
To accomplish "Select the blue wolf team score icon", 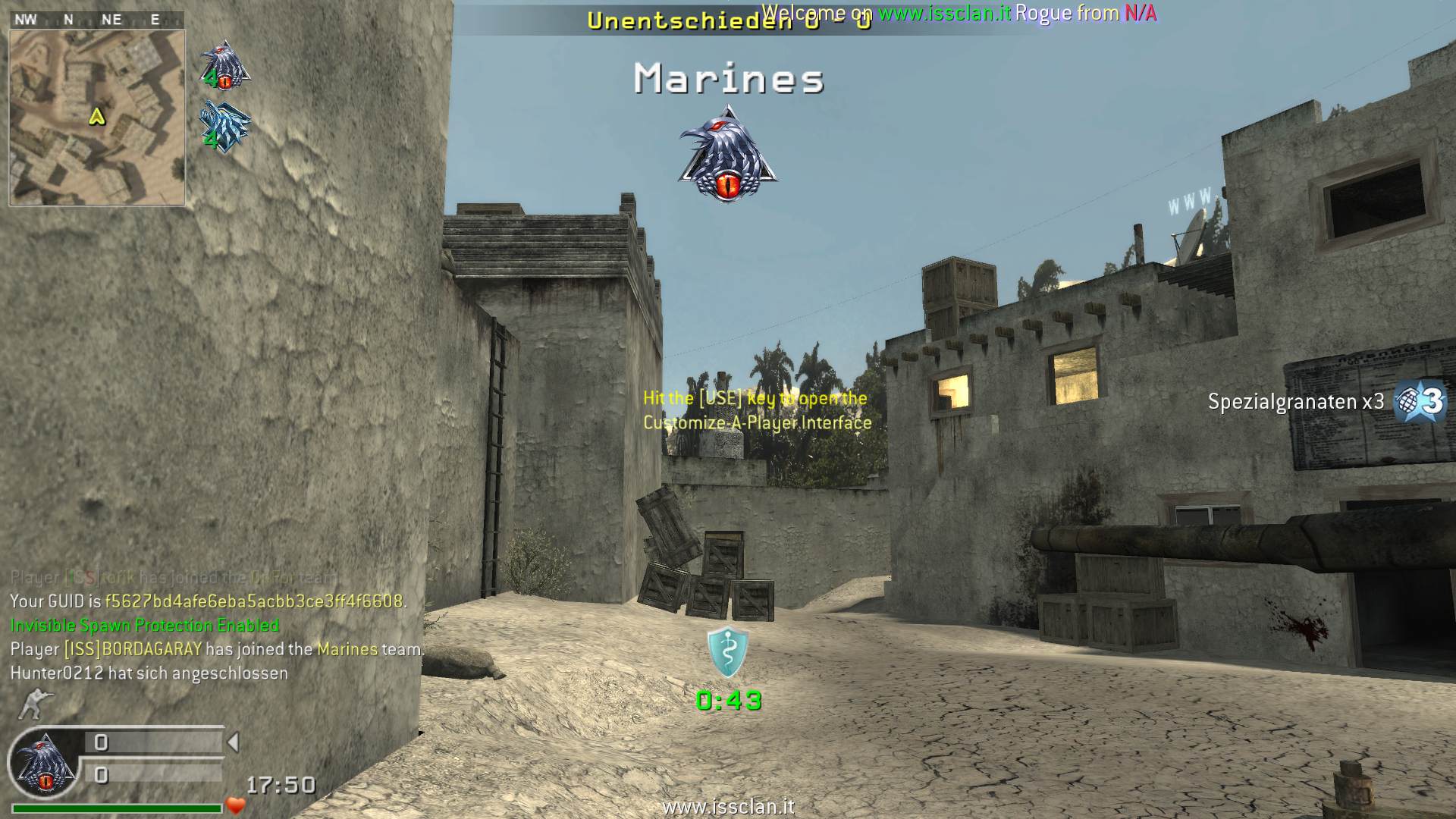I will (224, 126).
